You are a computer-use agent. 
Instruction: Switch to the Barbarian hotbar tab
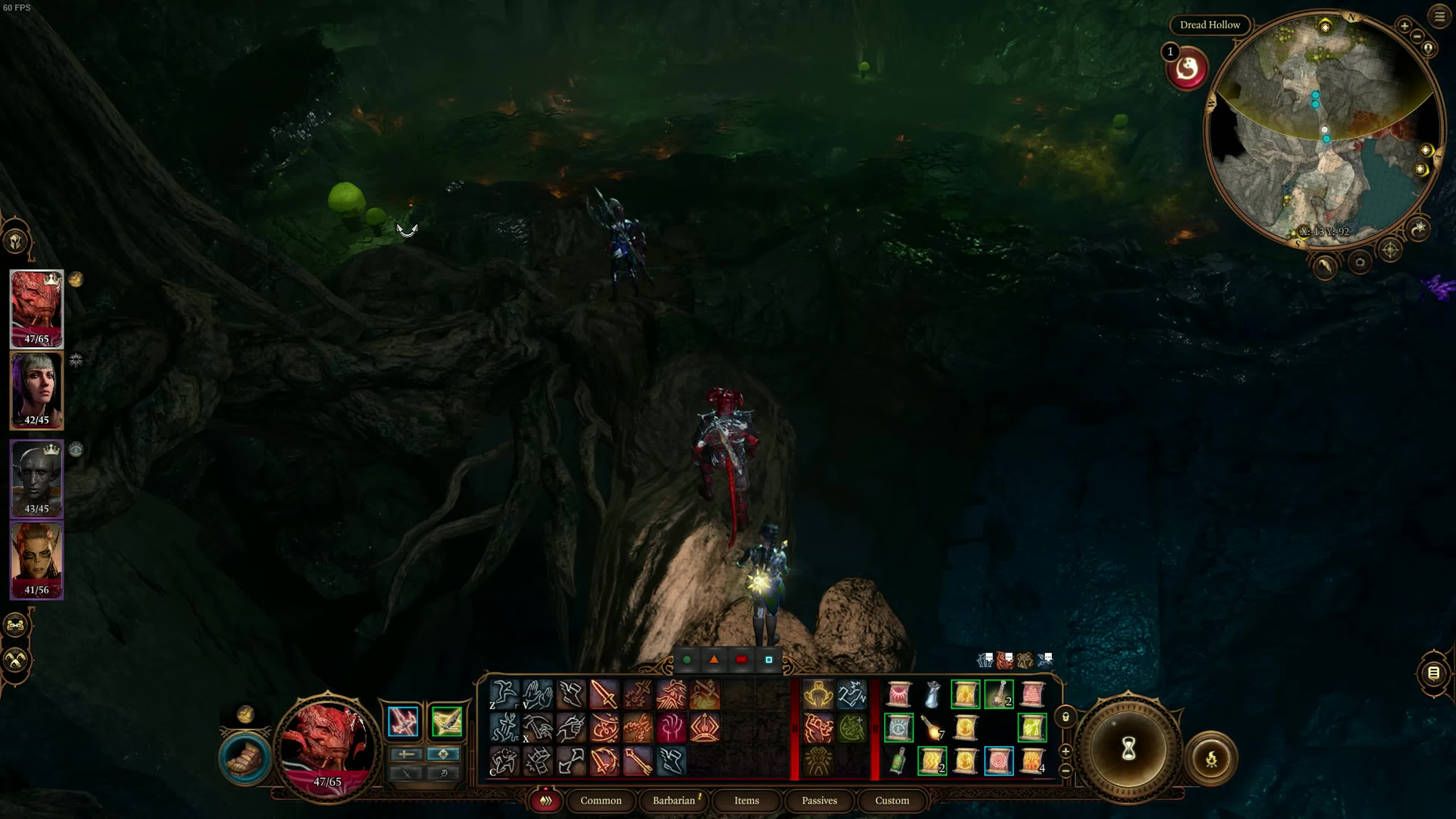point(674,800)
